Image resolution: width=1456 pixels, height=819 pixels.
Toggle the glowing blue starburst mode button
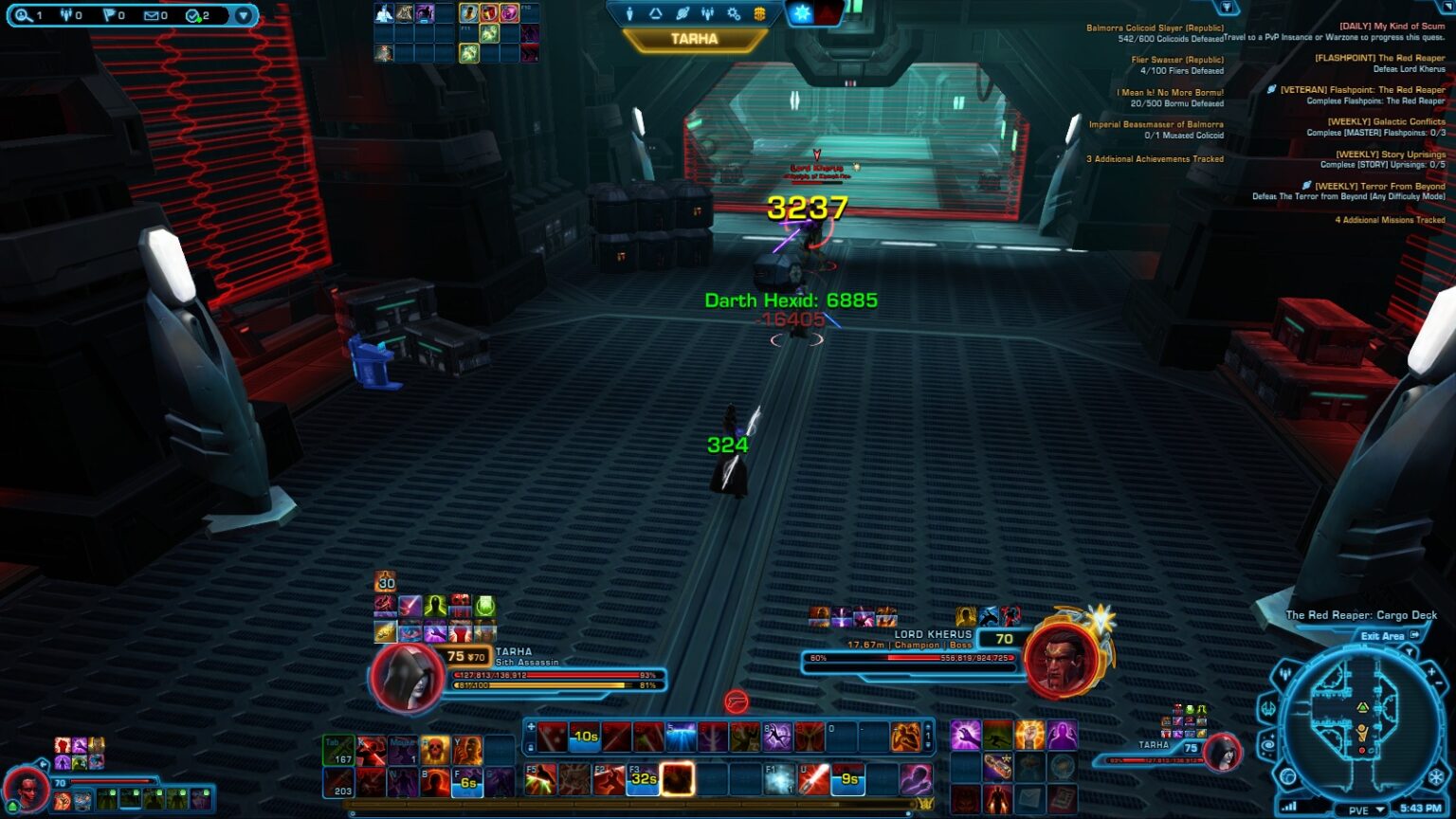(x=804, y=13)
